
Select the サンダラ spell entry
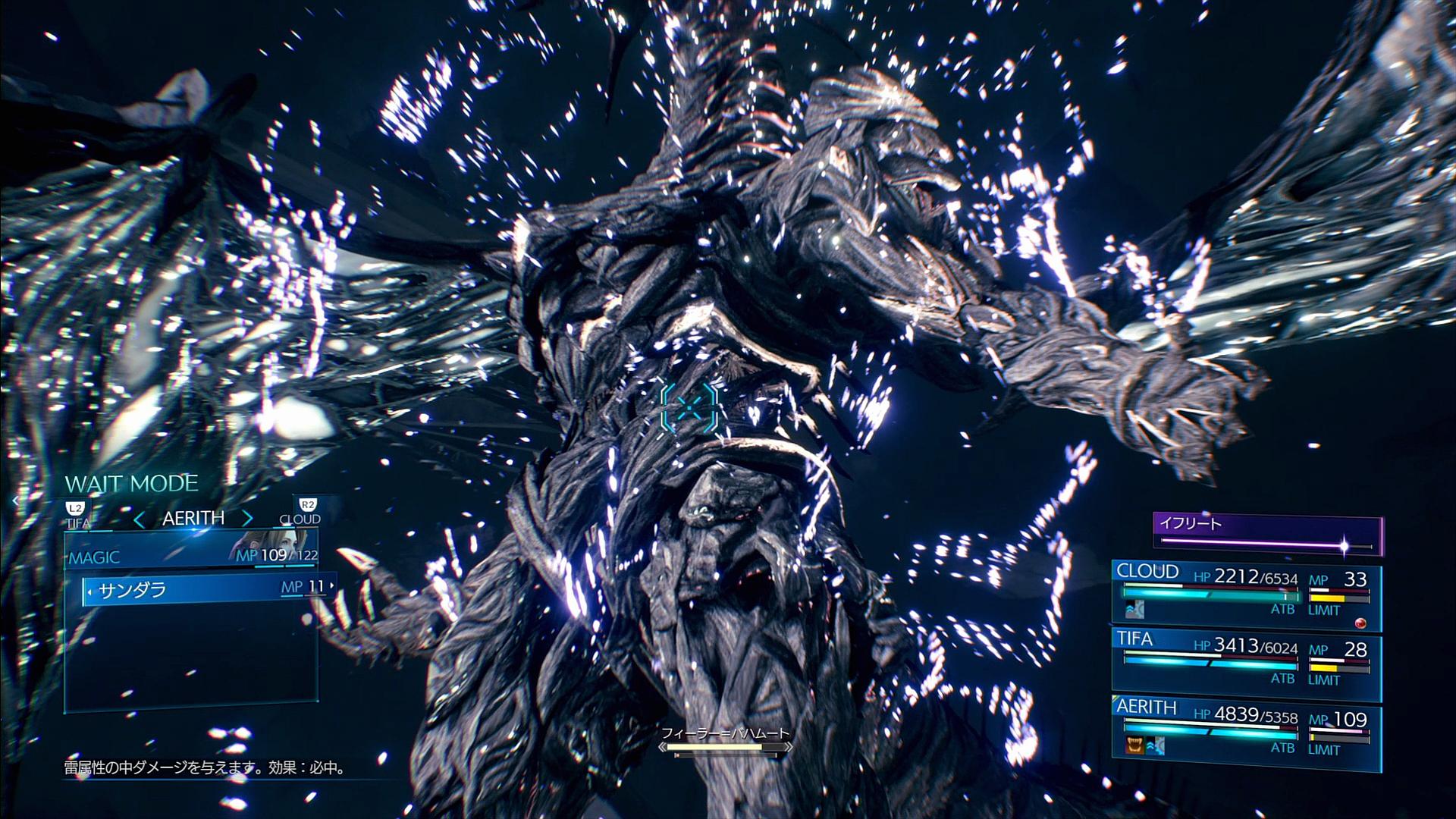point(206,589)
